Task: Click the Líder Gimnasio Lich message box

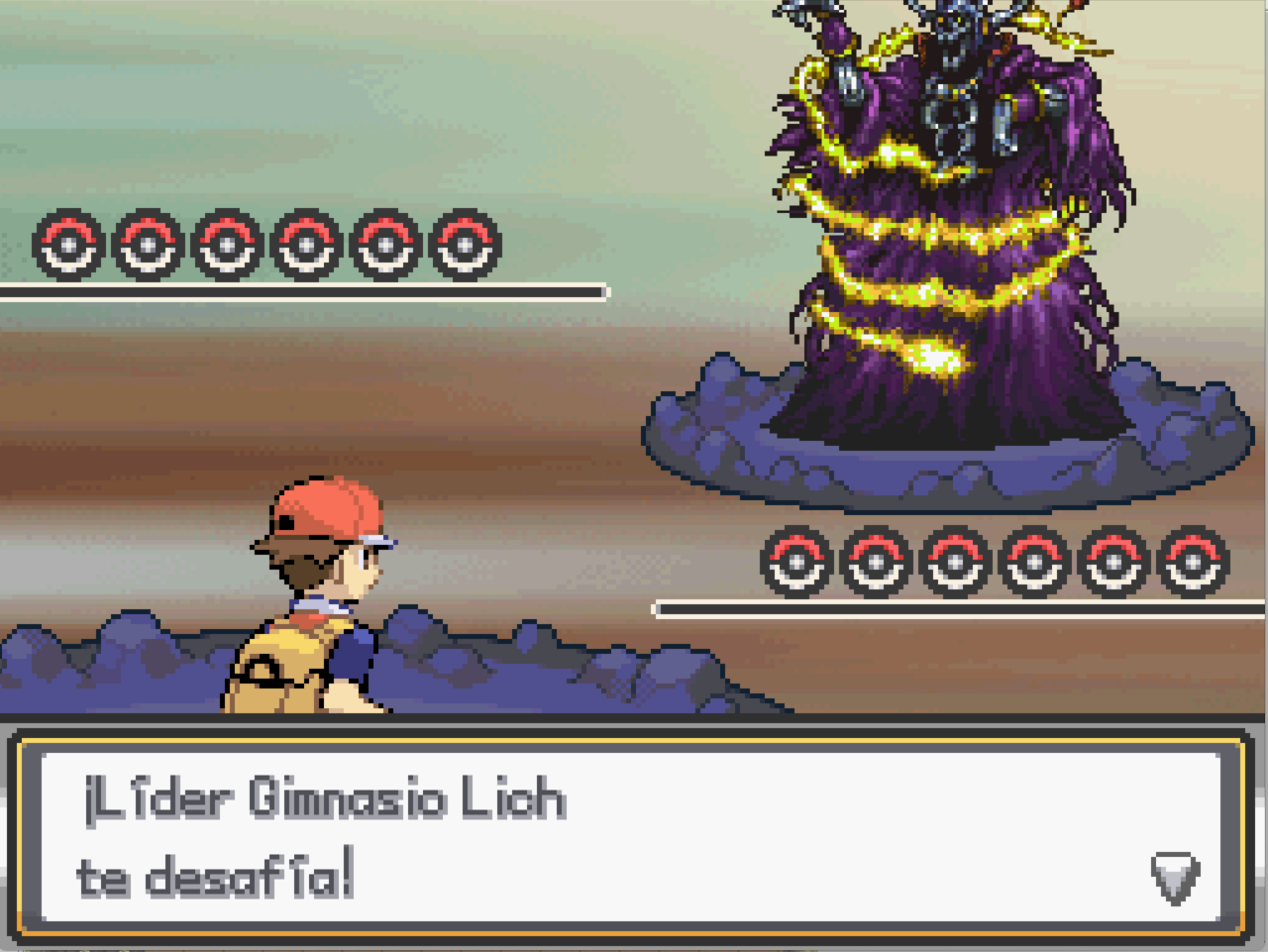Action: pyautogui.click(x=630, y=836)
